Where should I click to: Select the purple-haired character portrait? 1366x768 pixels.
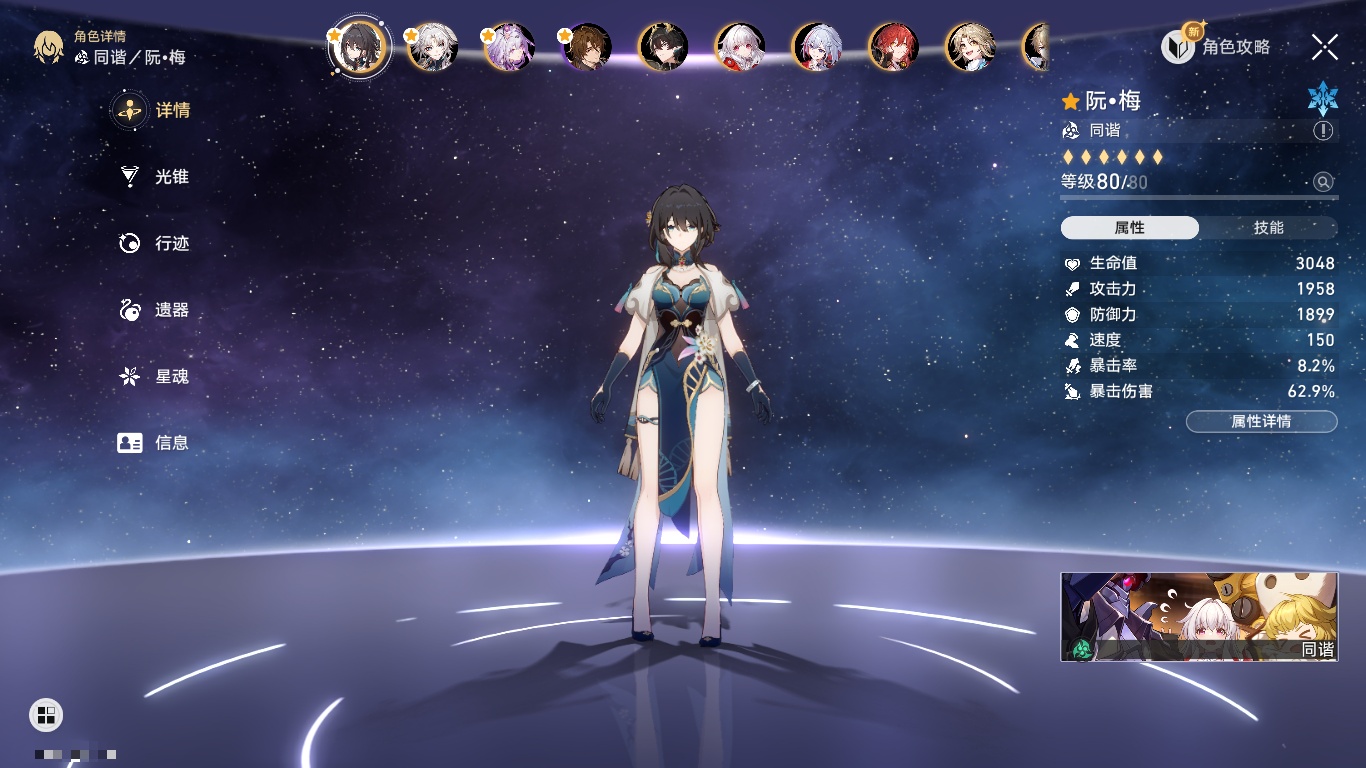pyautogui.click(x=510, y=47)
